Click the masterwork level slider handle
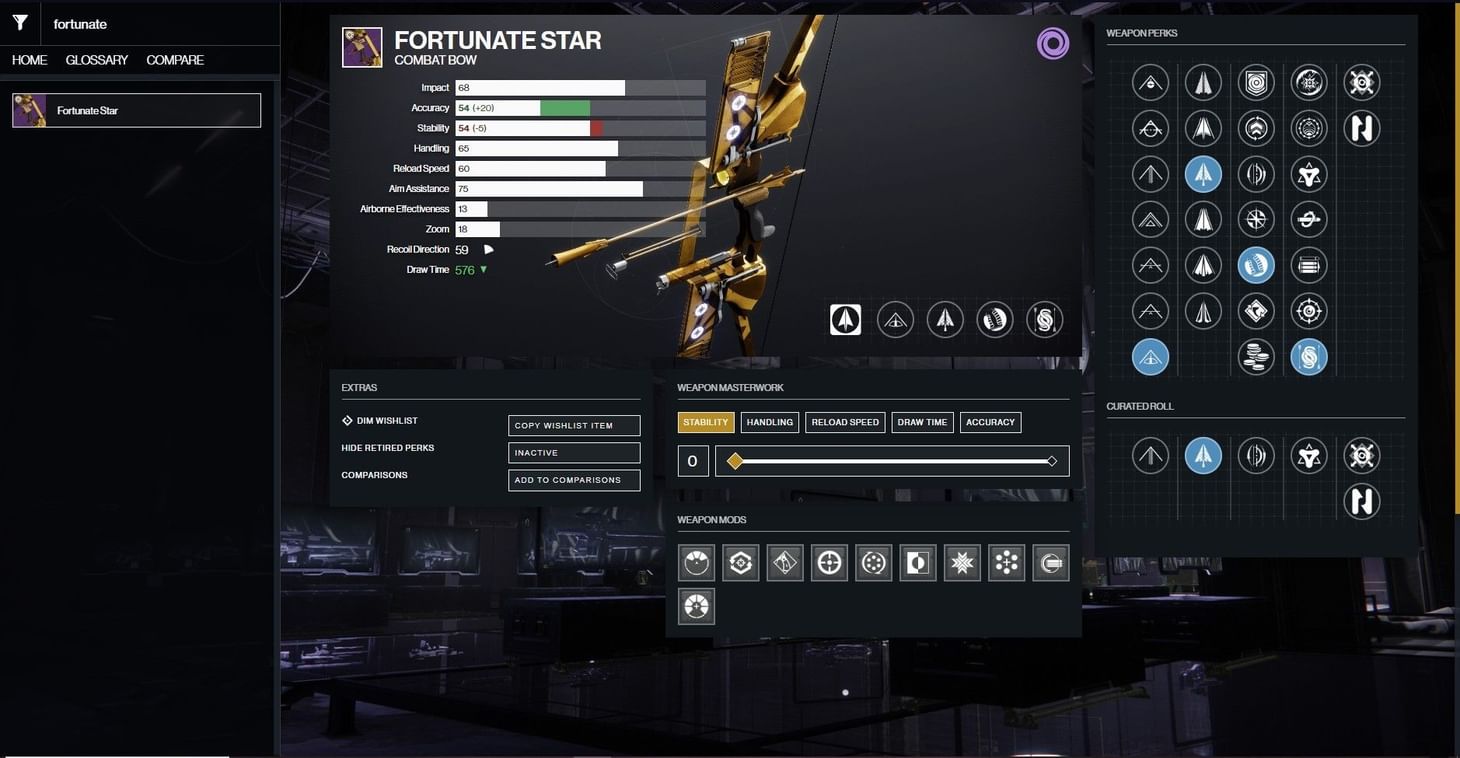This screenshot has height=758, width=1460. [x=736, y=461]
